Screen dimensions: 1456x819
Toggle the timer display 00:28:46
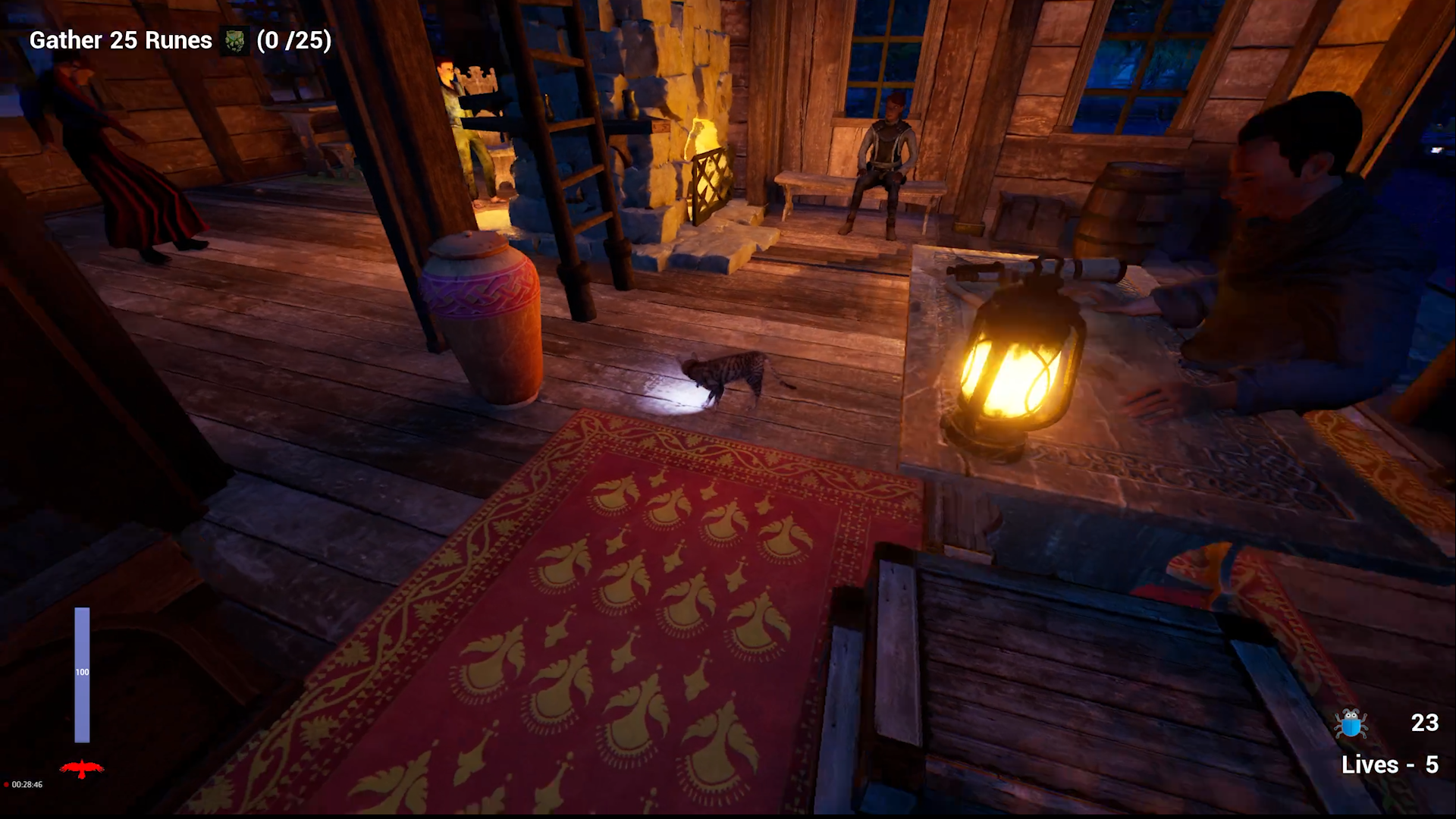coord(27,785)
